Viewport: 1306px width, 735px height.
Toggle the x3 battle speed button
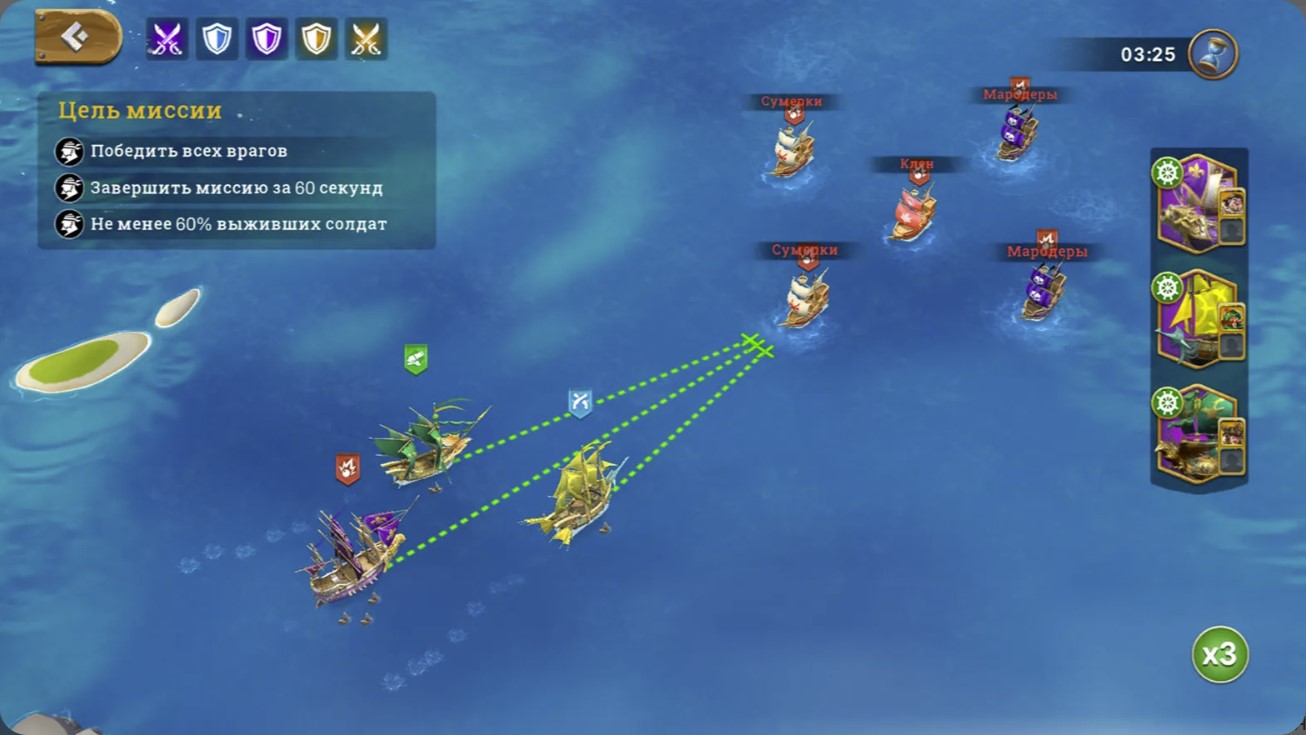(x=1219, y=655)
